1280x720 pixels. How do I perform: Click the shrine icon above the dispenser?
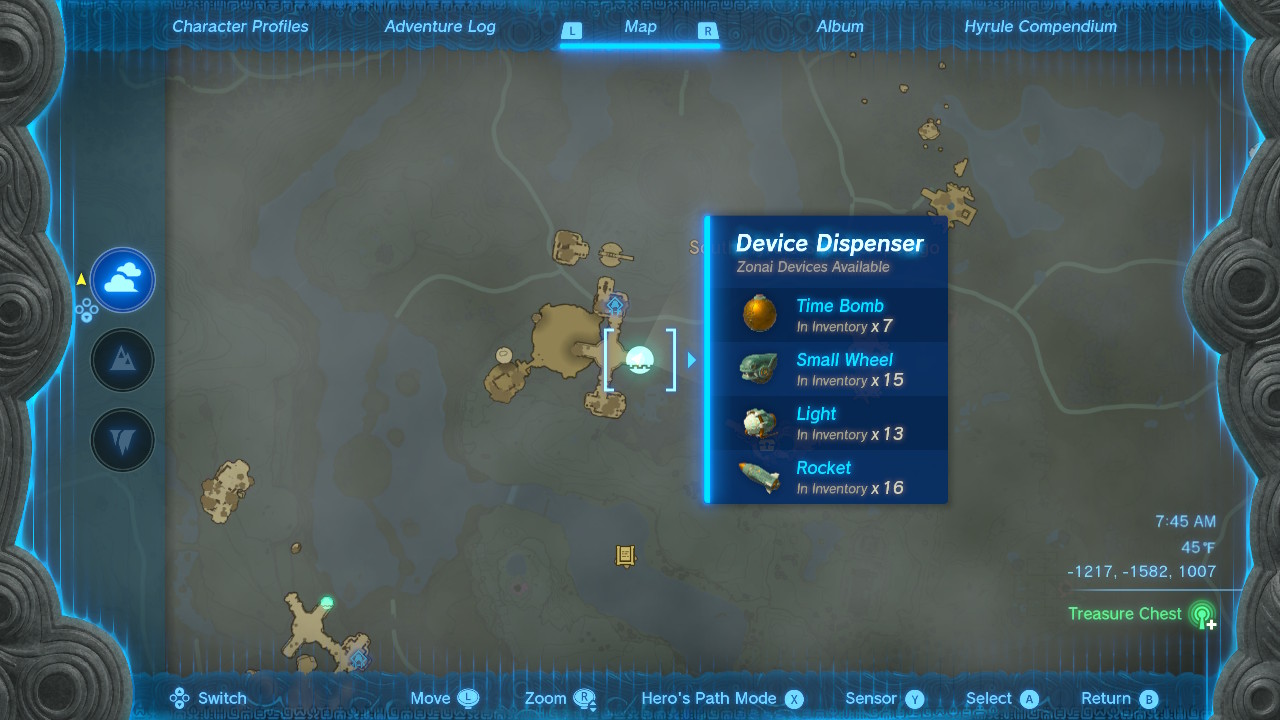click(x=617, y=306)
